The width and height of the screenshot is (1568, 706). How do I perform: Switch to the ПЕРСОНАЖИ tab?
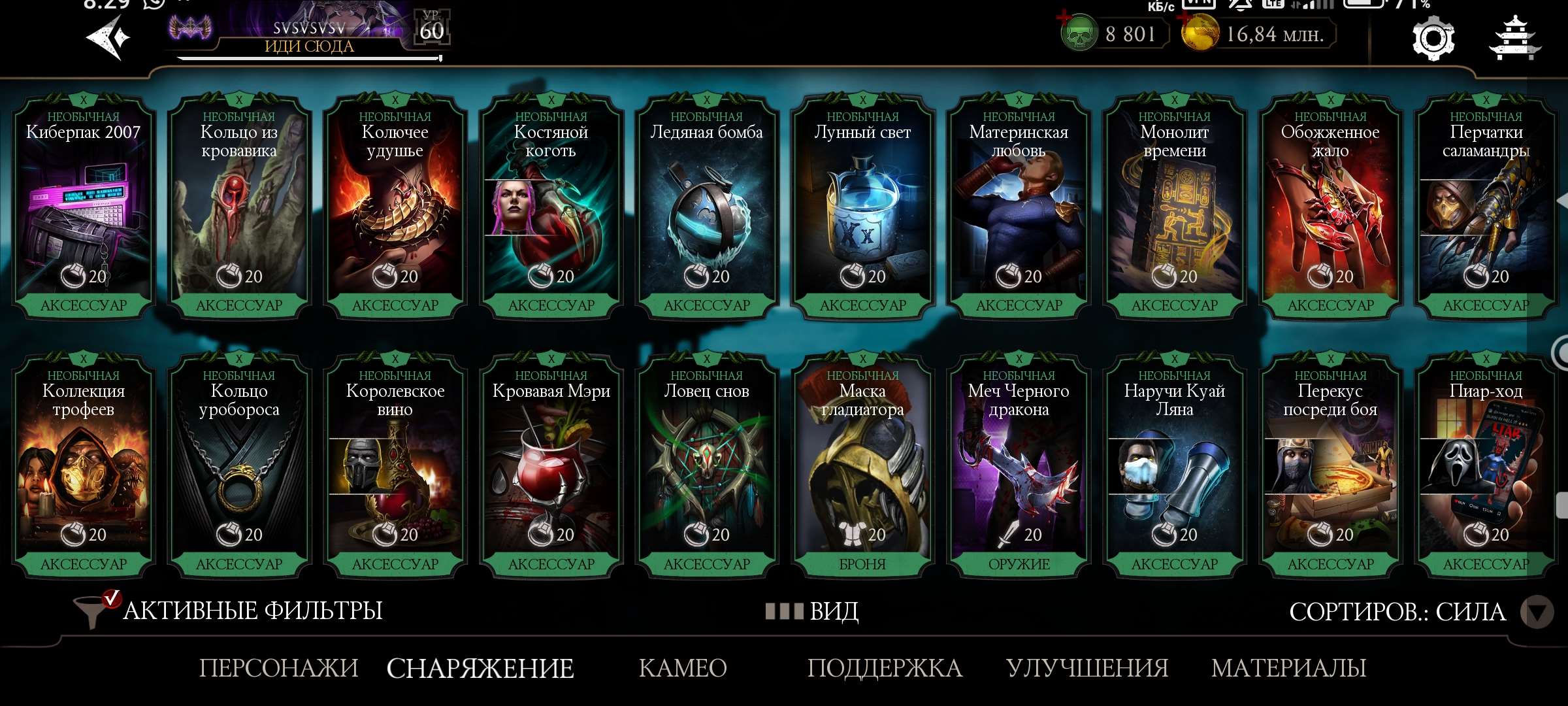pos(278,668)
